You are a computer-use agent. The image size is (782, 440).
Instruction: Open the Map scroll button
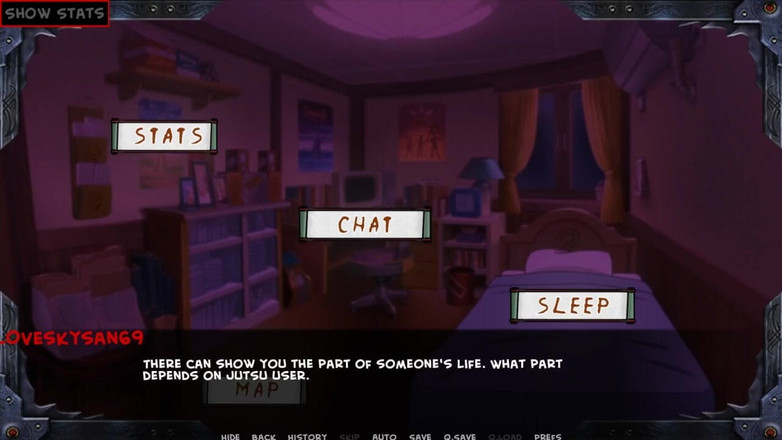pyautogui.click(x=256, y=390)
